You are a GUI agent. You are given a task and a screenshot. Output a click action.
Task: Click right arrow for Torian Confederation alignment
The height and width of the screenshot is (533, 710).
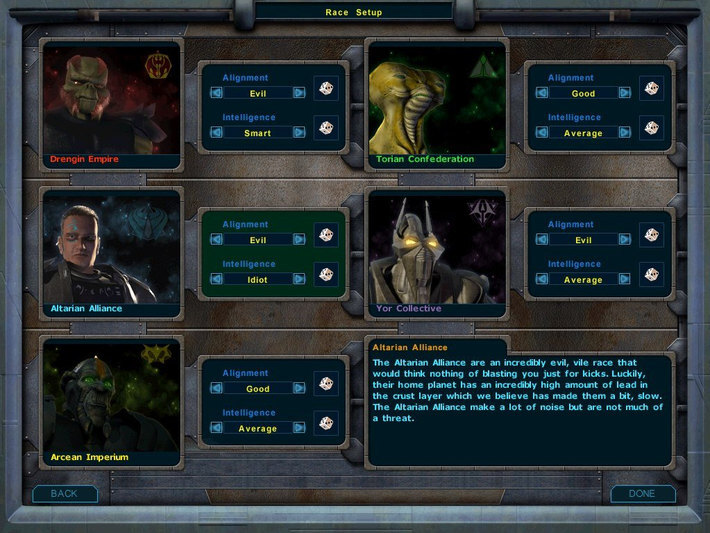coord(625,93)
